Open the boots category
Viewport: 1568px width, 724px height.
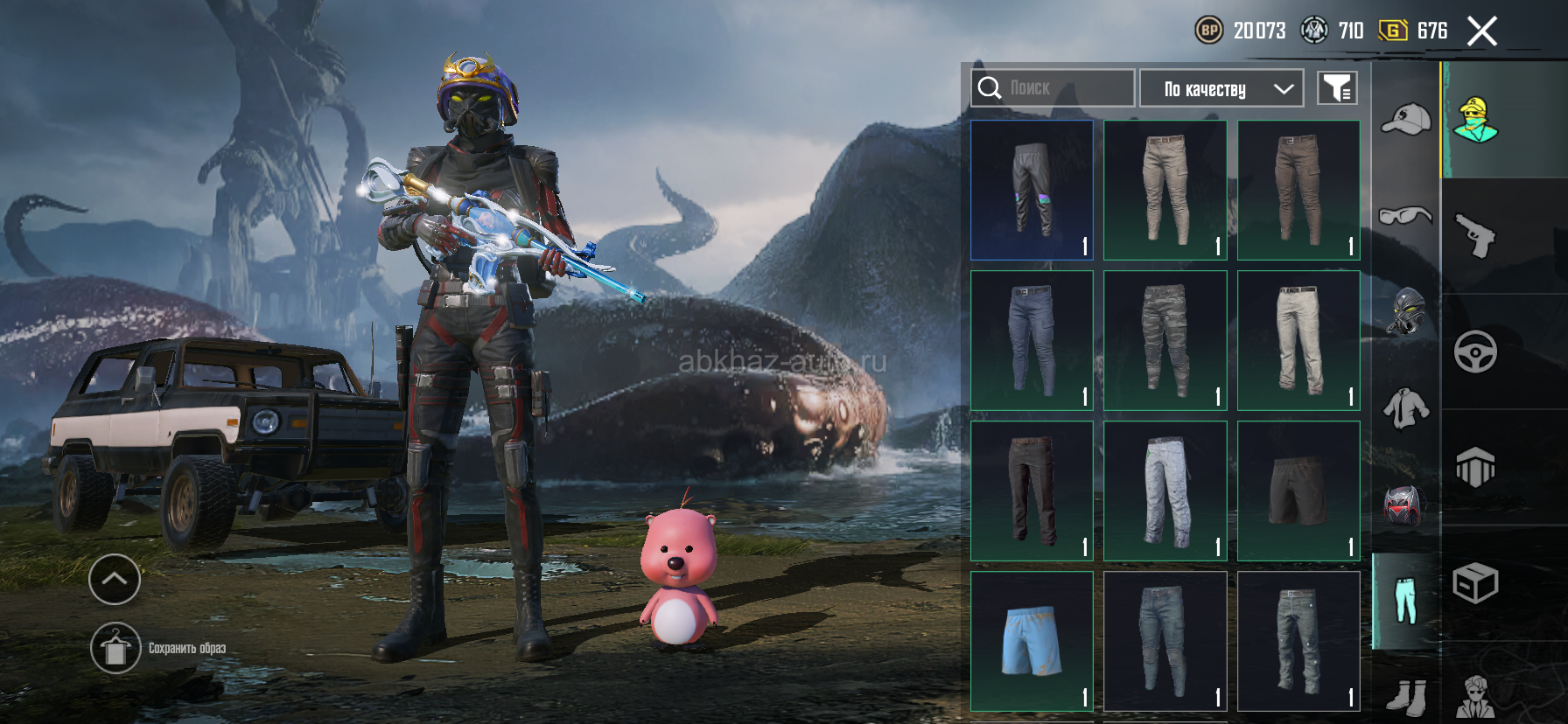[1405, 697]
